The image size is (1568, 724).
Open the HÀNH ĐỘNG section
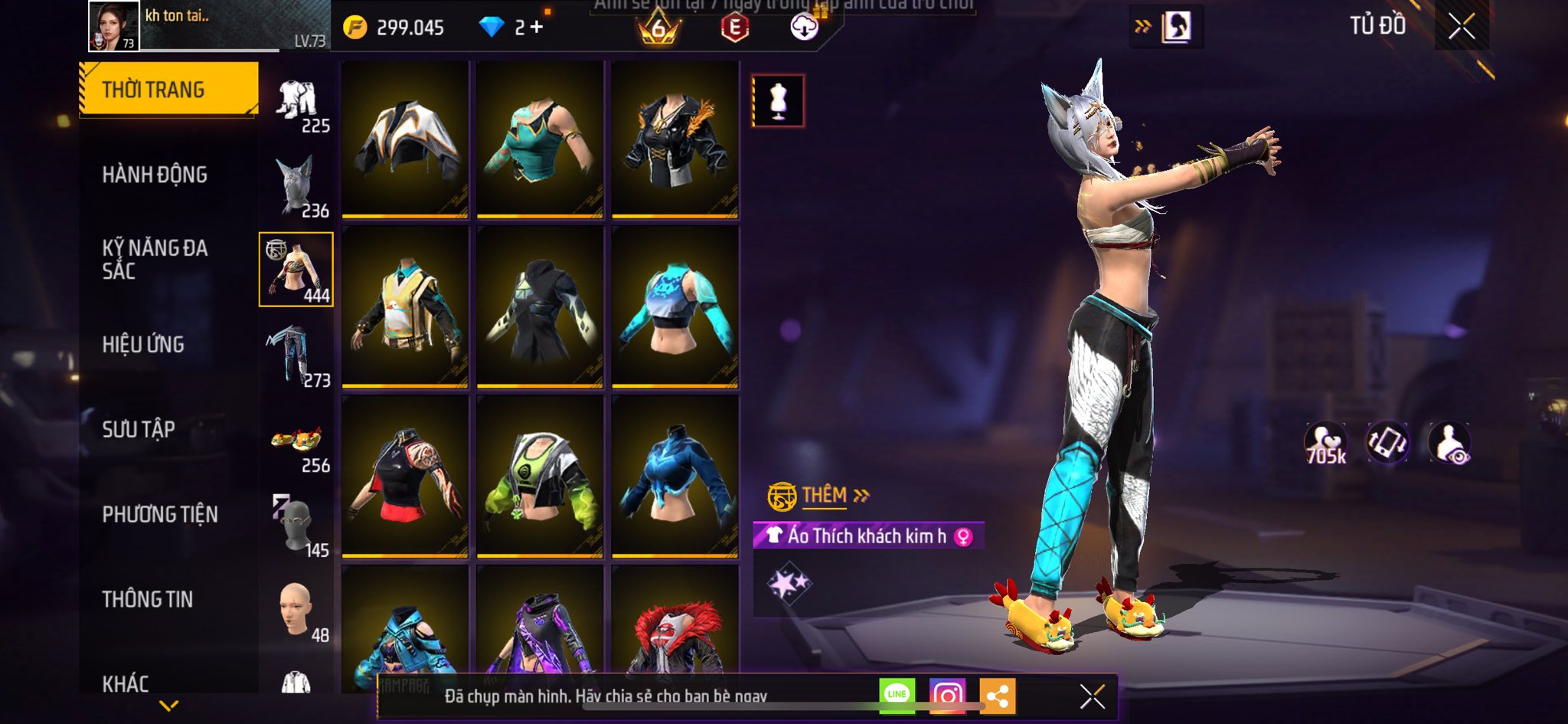(x=155, y=175)
